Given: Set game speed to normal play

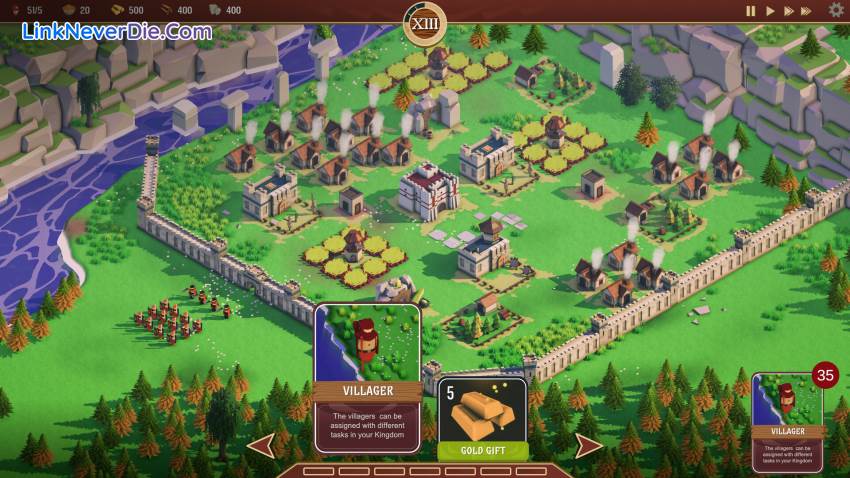Looking at the screenshot, I should pos(770,11).
